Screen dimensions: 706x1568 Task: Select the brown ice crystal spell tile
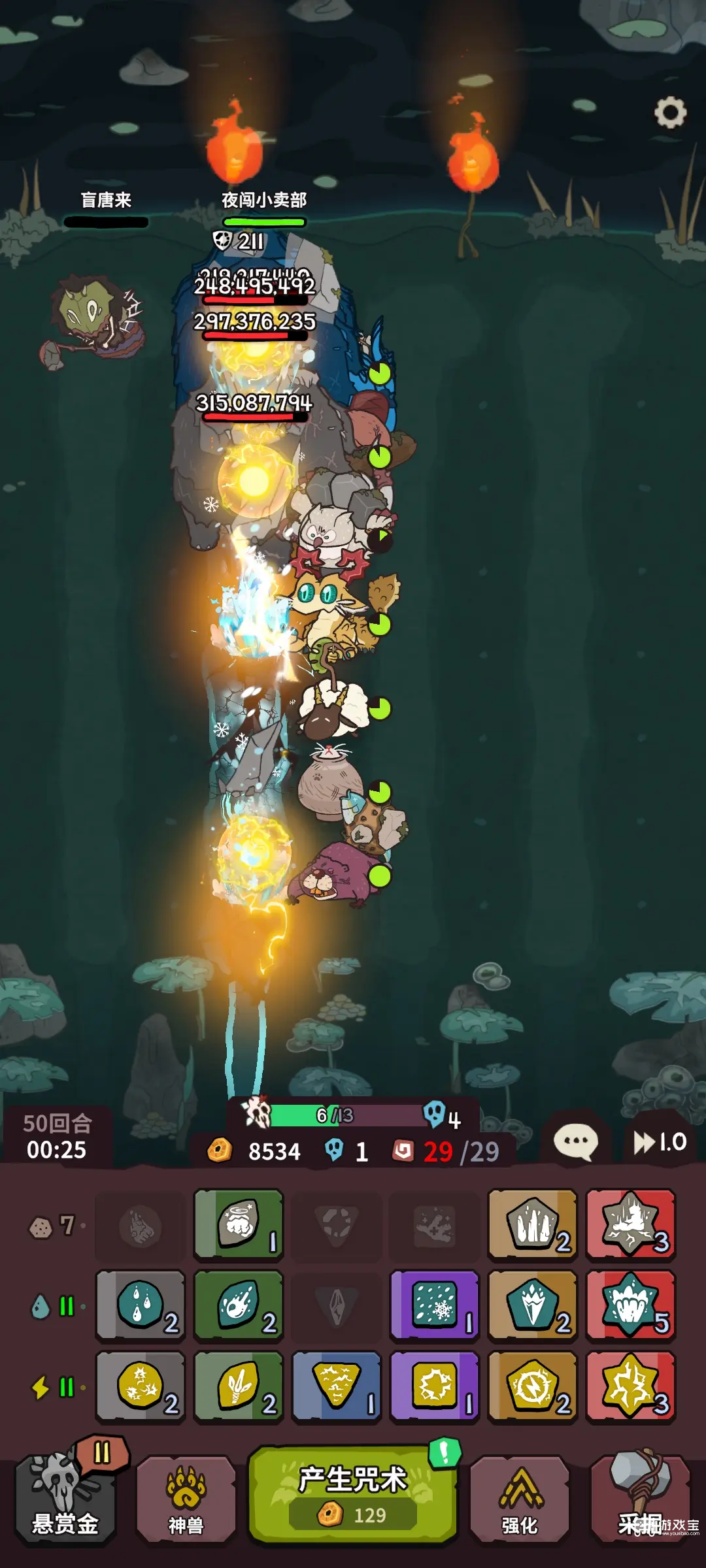pos(533,1305)
